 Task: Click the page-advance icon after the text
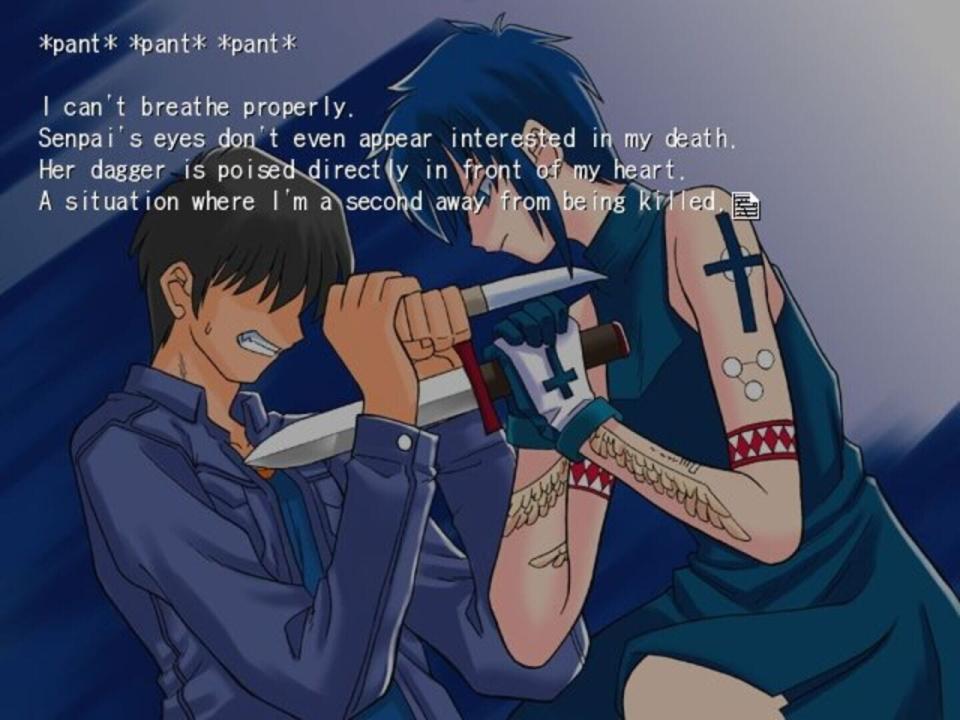[x=746, y=206]
